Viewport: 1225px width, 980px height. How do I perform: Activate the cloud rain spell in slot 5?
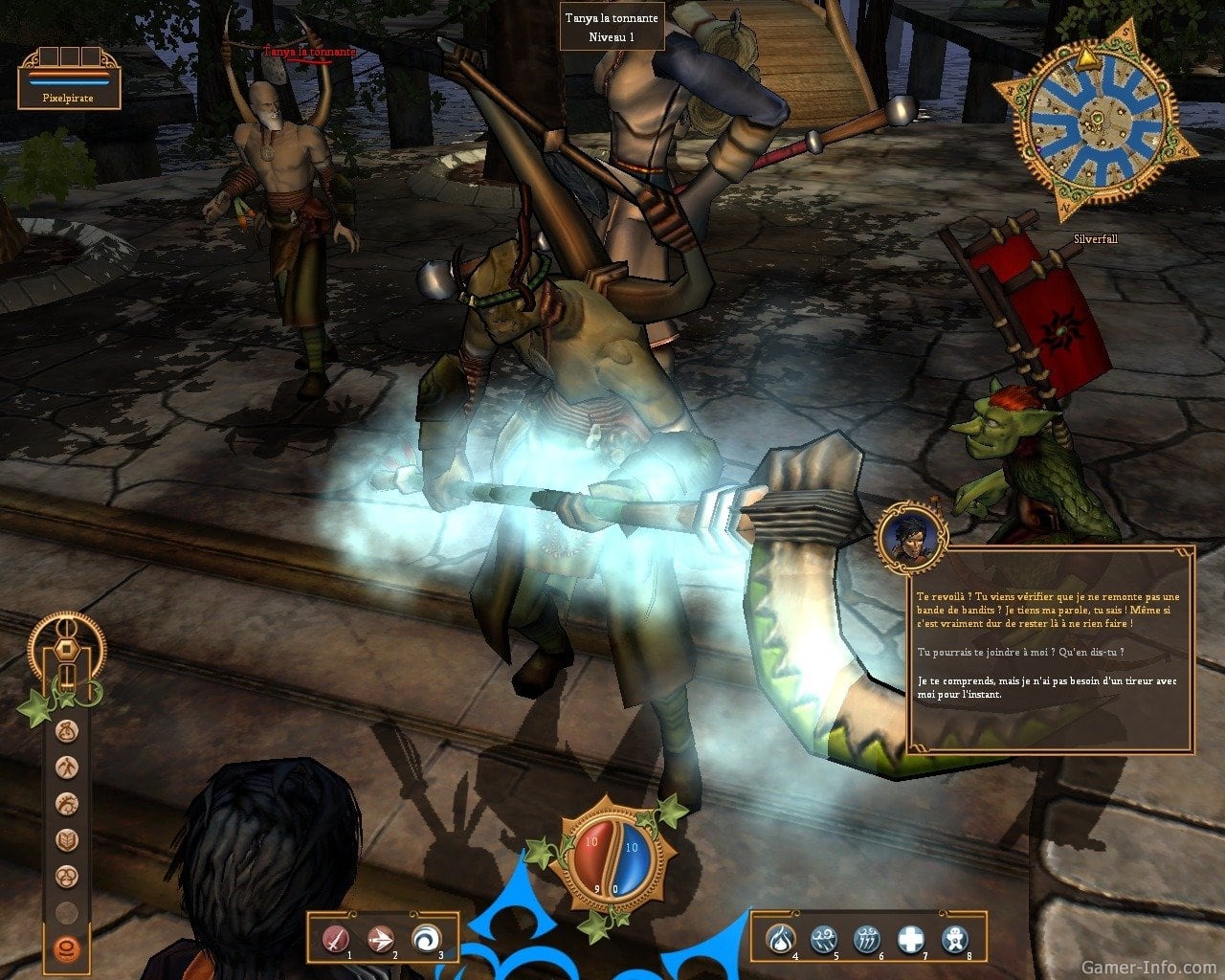[x=825, y=939]
